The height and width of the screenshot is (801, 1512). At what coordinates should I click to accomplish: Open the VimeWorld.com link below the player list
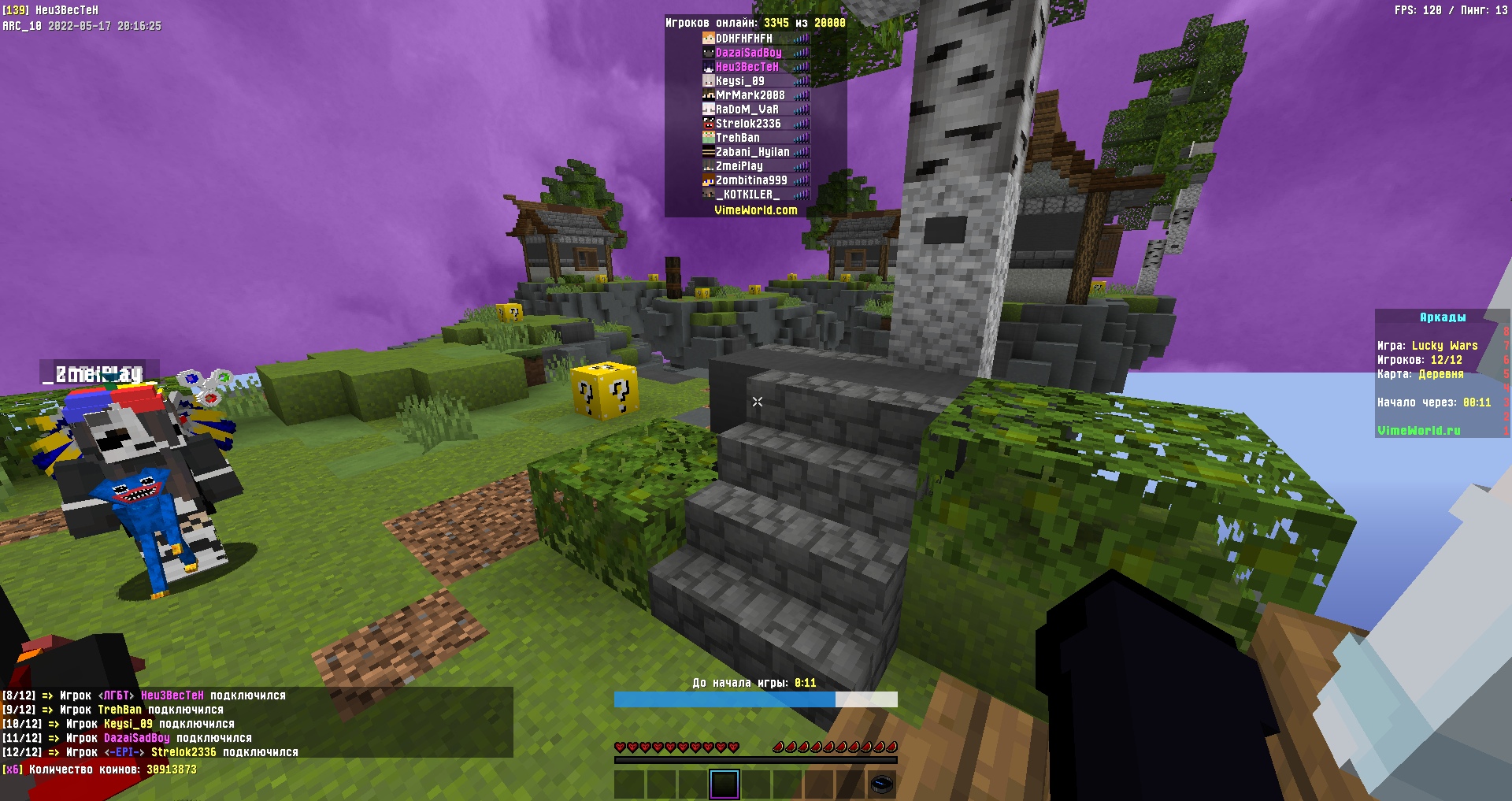pos(754,210)
